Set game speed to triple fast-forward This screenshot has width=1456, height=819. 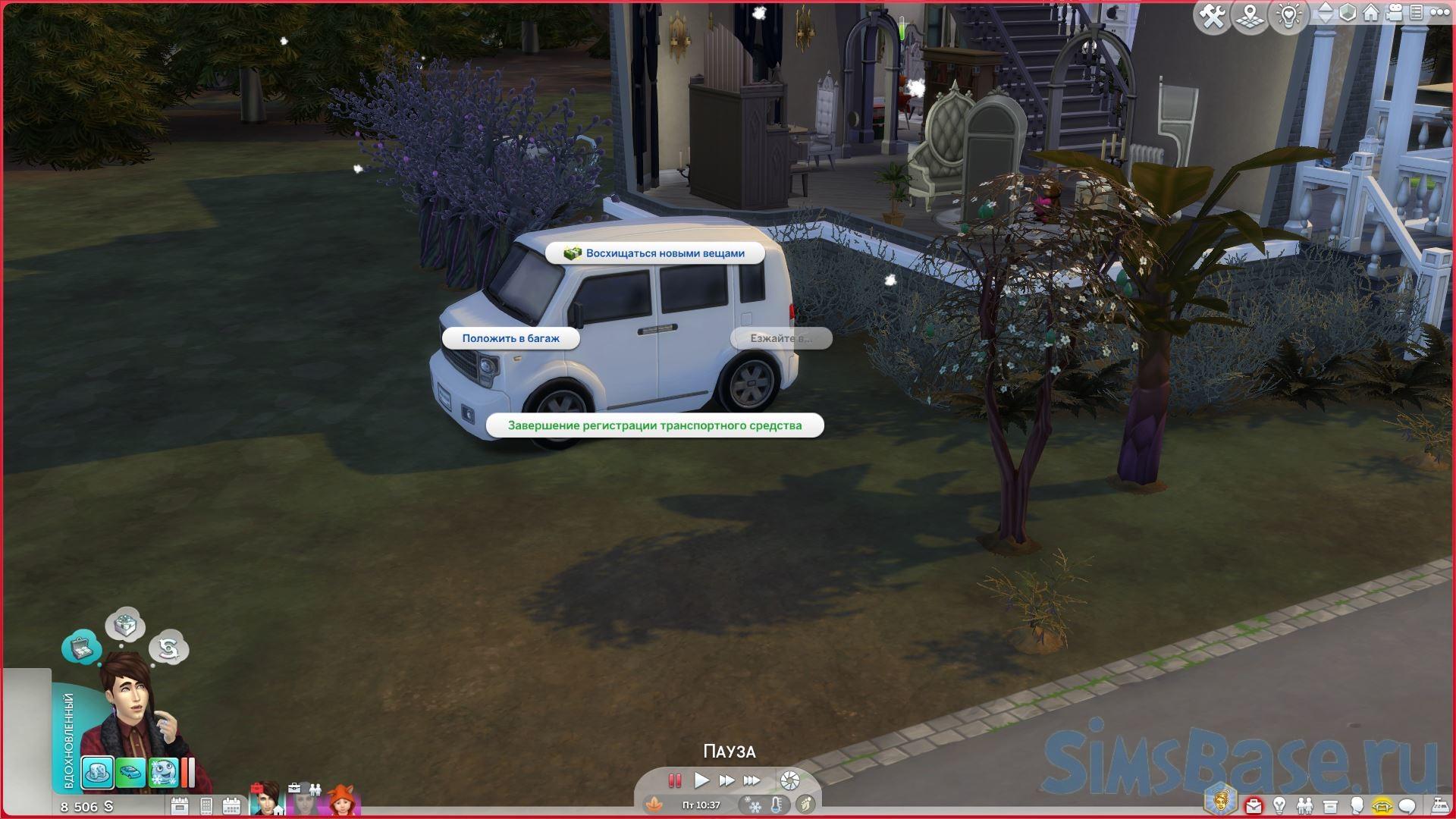tap(752, 780)
